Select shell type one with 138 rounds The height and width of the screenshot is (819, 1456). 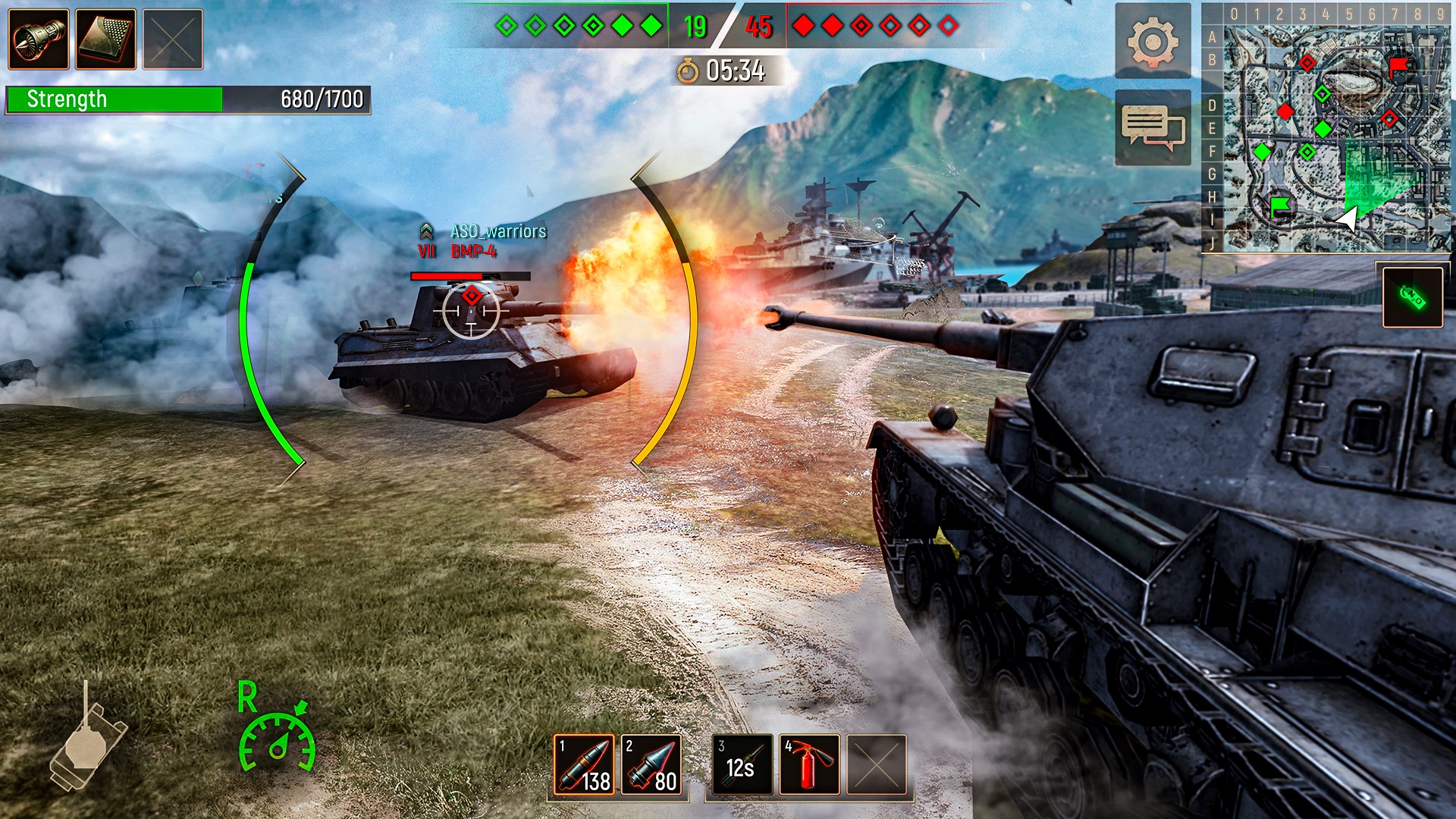[584, 764]
